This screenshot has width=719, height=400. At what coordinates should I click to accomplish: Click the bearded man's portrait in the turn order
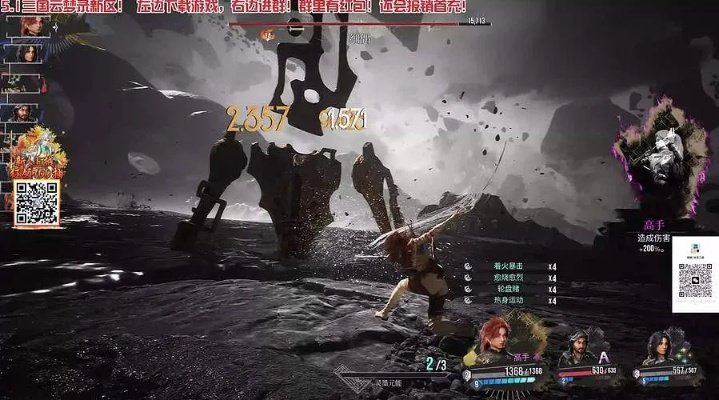click(23, 112)
